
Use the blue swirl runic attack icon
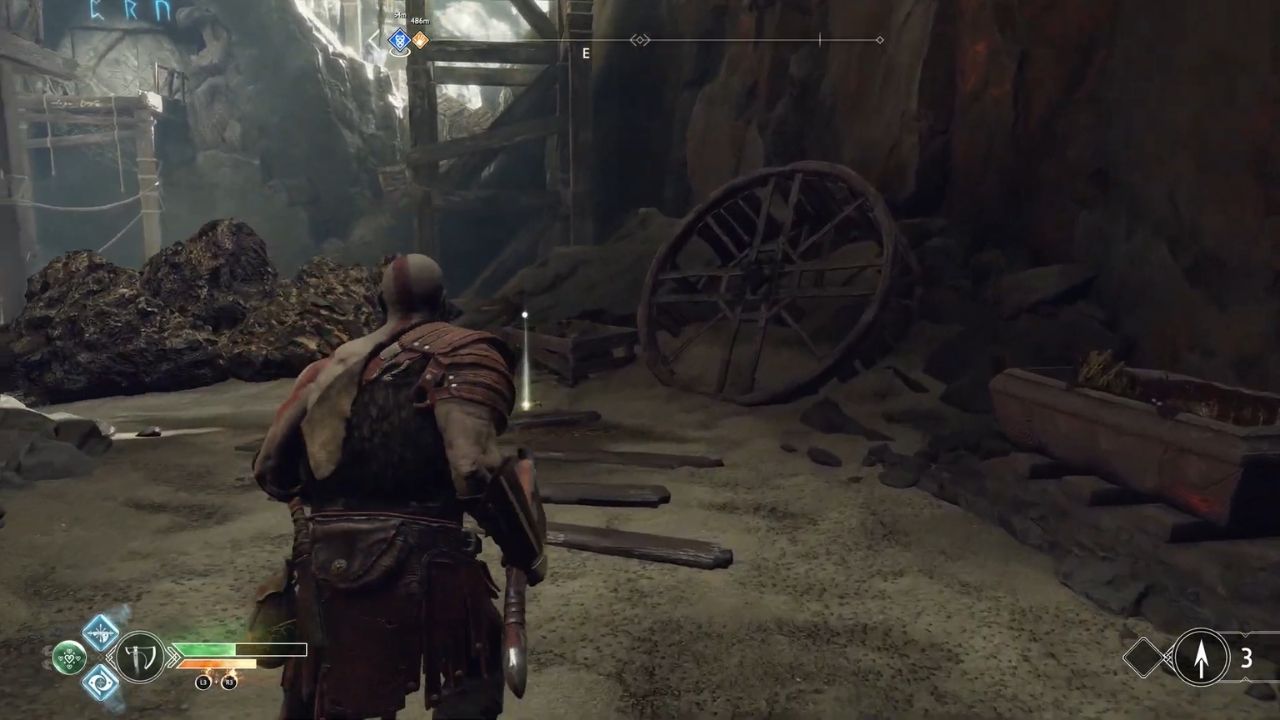click(100, 683)
